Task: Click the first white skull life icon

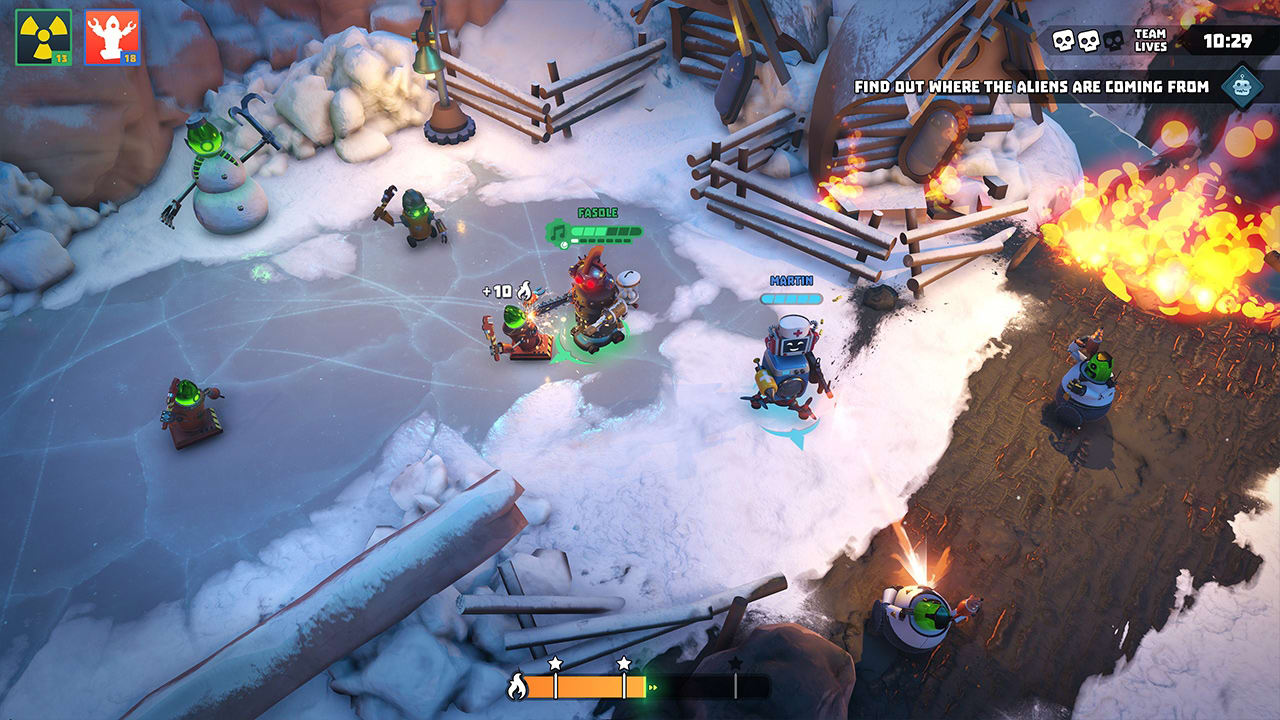Action: click(1063, 40)
